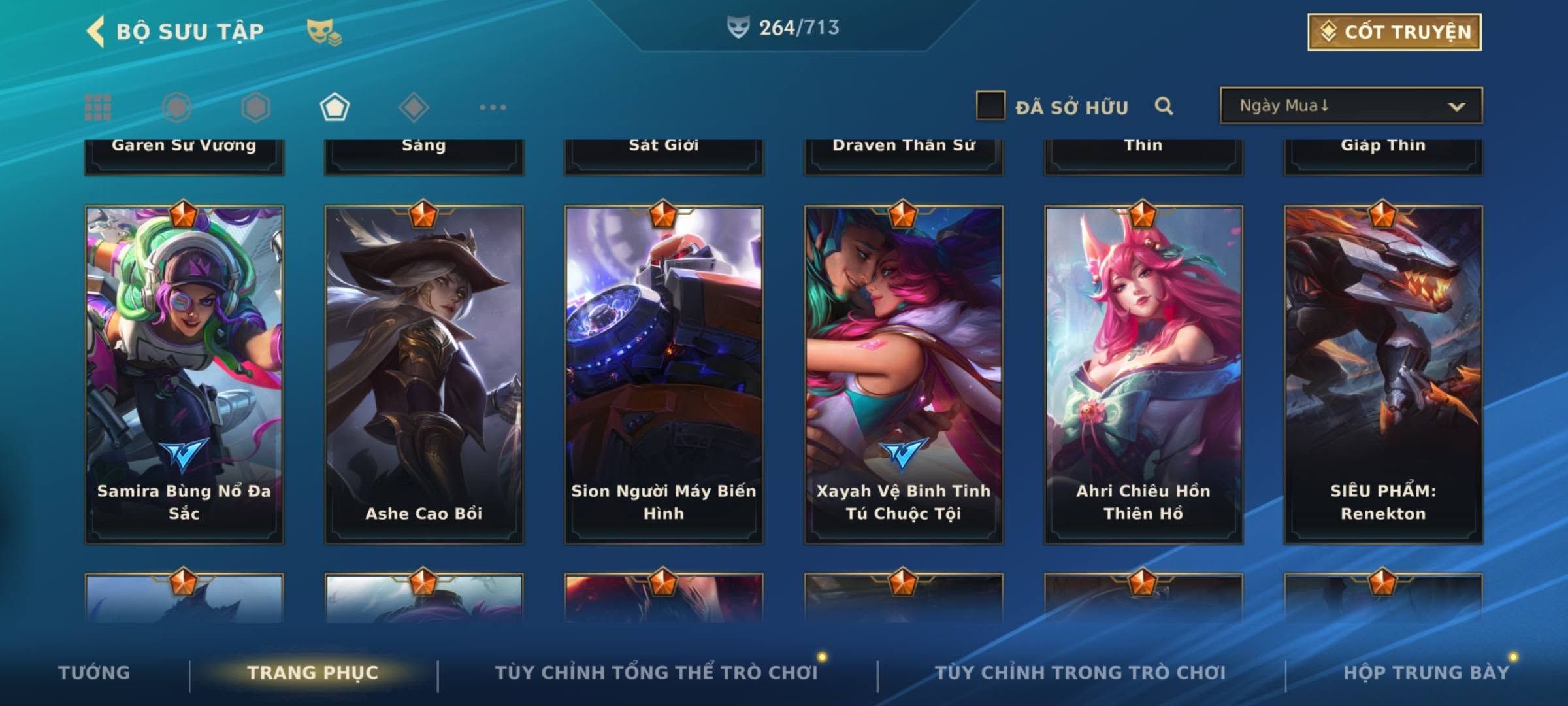Open the Cốt Truyện story button
The height and width of the screenshot is (706, 1568).
tap(1394, 32)
